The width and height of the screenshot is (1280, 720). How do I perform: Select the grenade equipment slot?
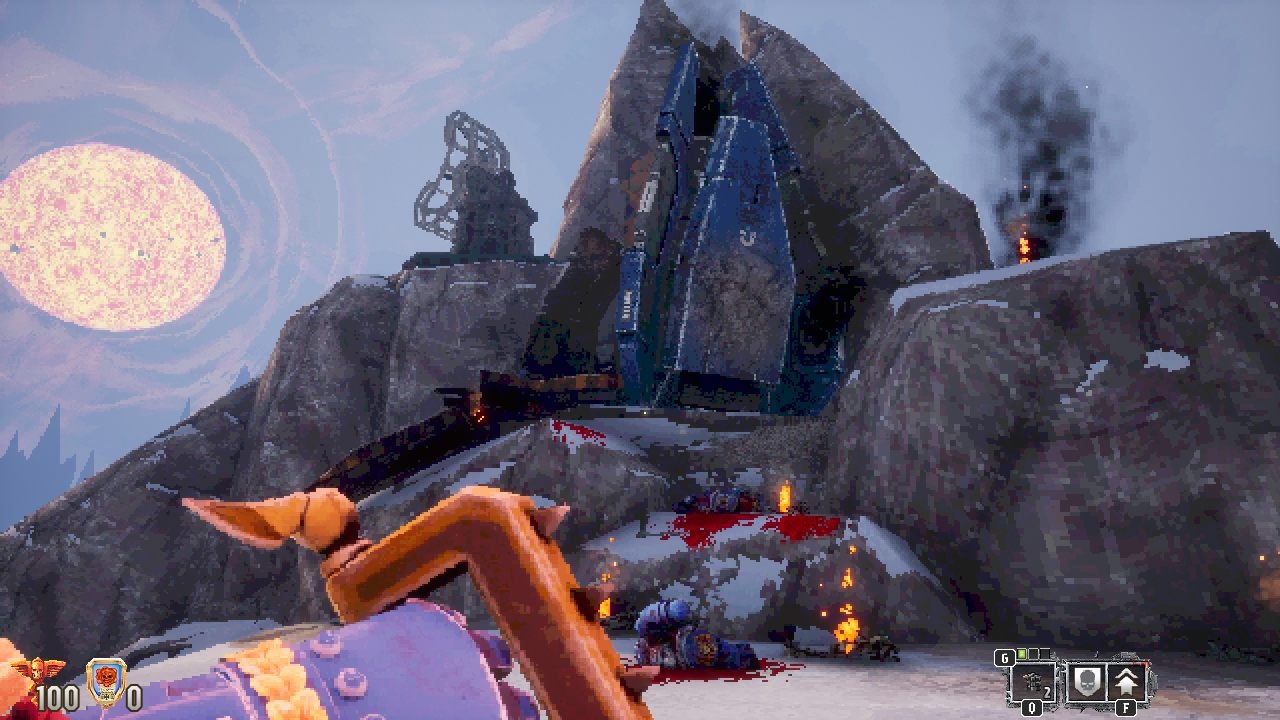tap(1032, 682)
